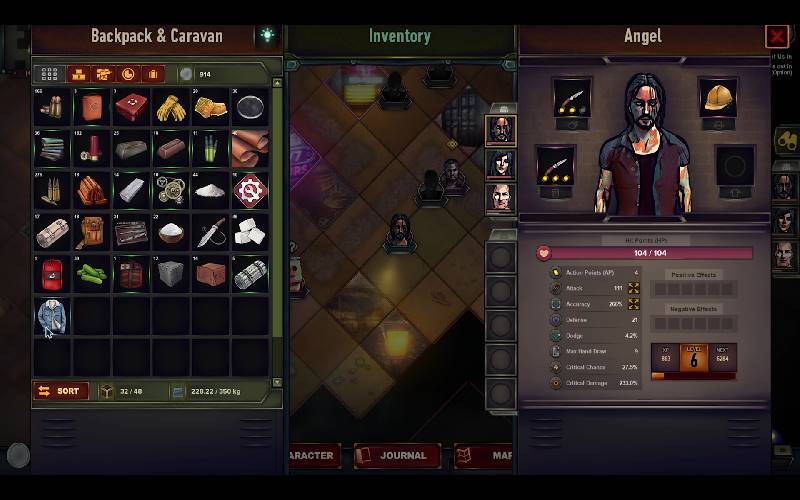Pick the metal gears item

tap(172, 190)
